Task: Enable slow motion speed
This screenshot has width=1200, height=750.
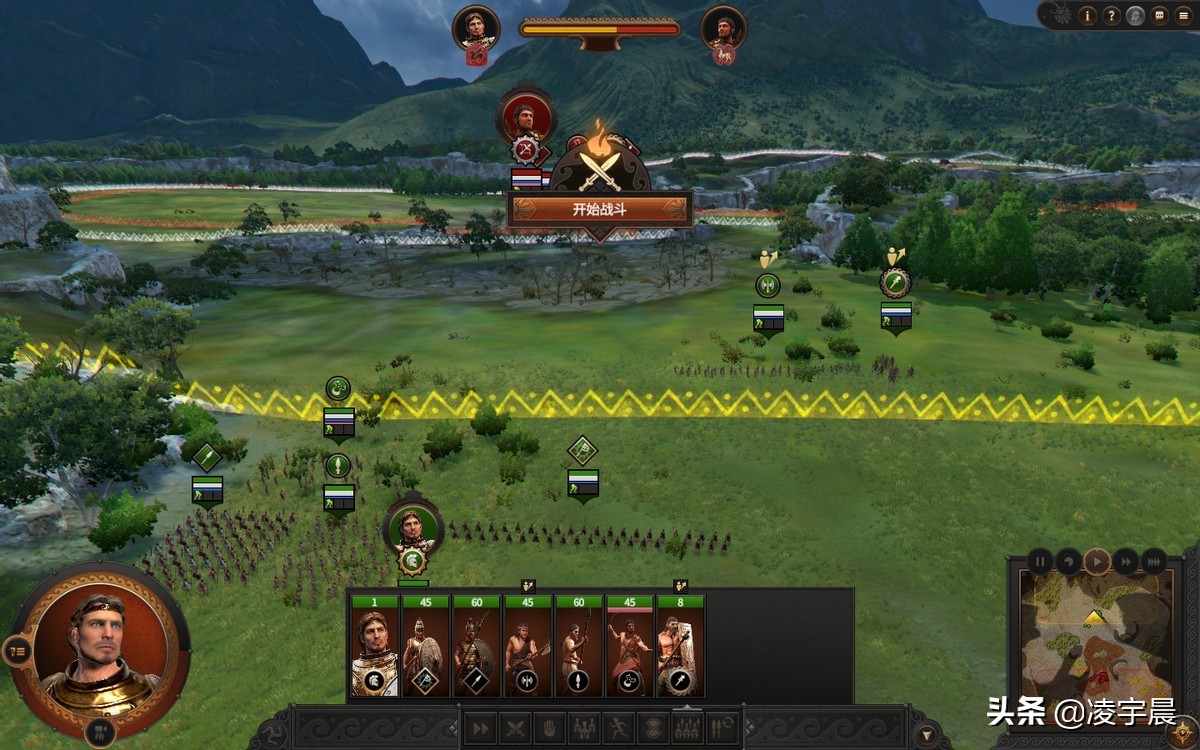Action: pyautogui.click(x=1068, y=561)
